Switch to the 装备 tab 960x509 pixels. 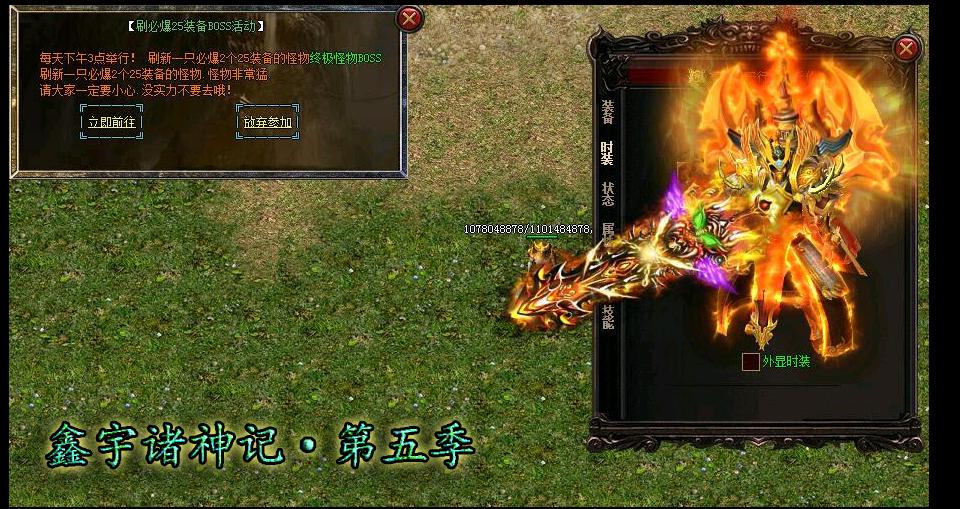point(607,112)
